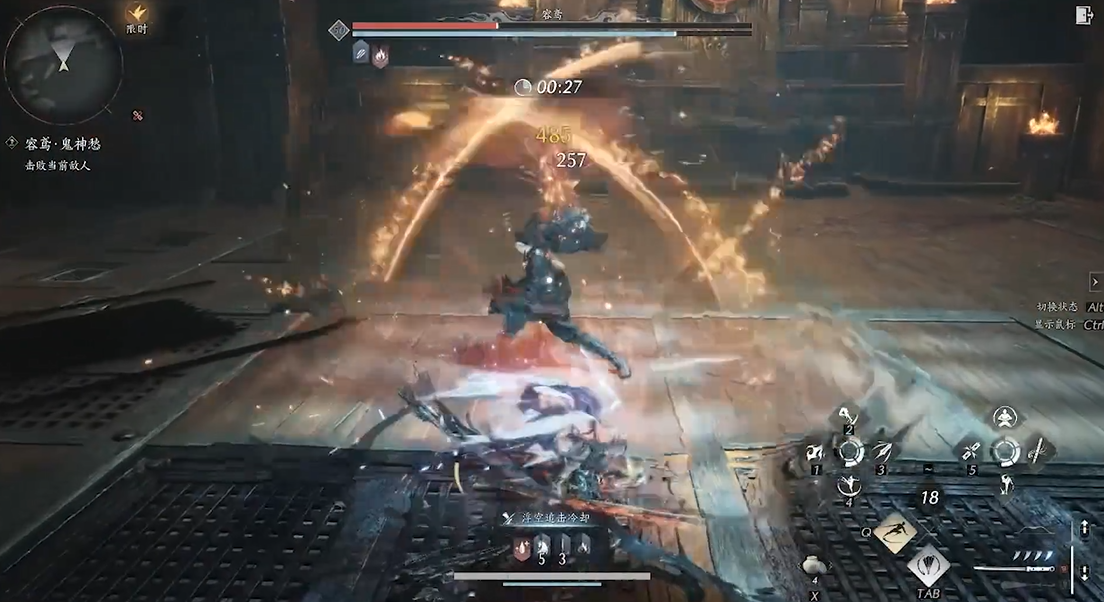Image resolution: width=1104 pixels, height=602 pixels.
Task: Click the weapon swap up arrow
Action: (x=1086, y=529)
